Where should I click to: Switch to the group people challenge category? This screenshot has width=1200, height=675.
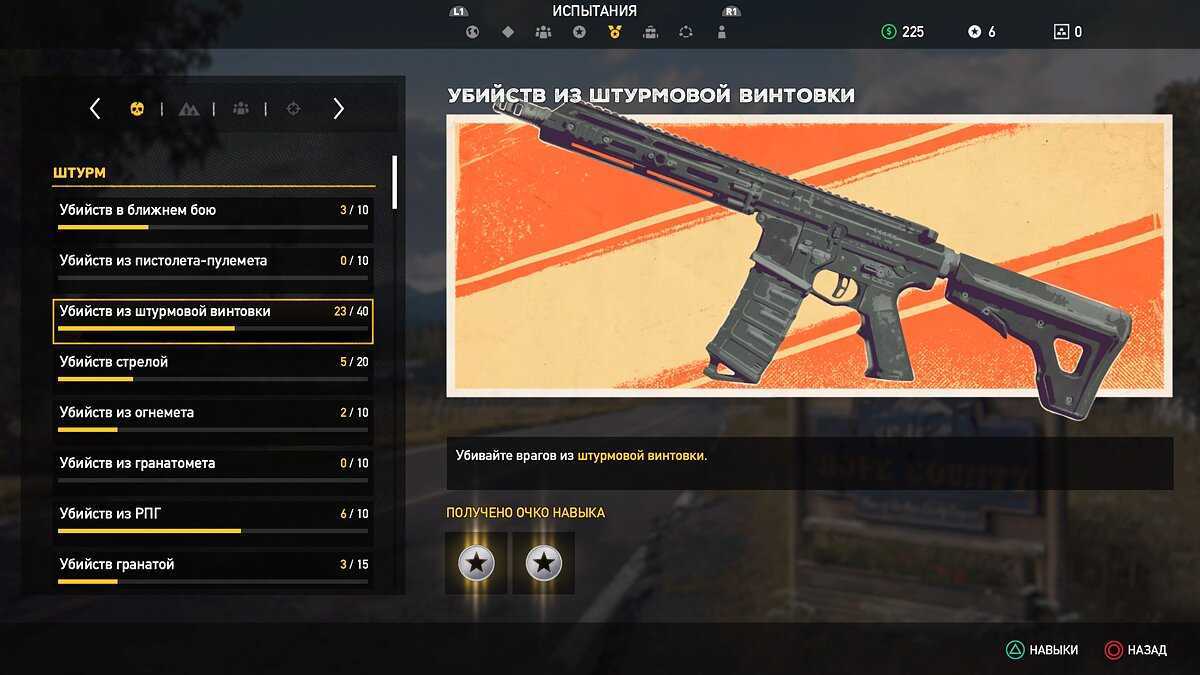tap(241, 109)
